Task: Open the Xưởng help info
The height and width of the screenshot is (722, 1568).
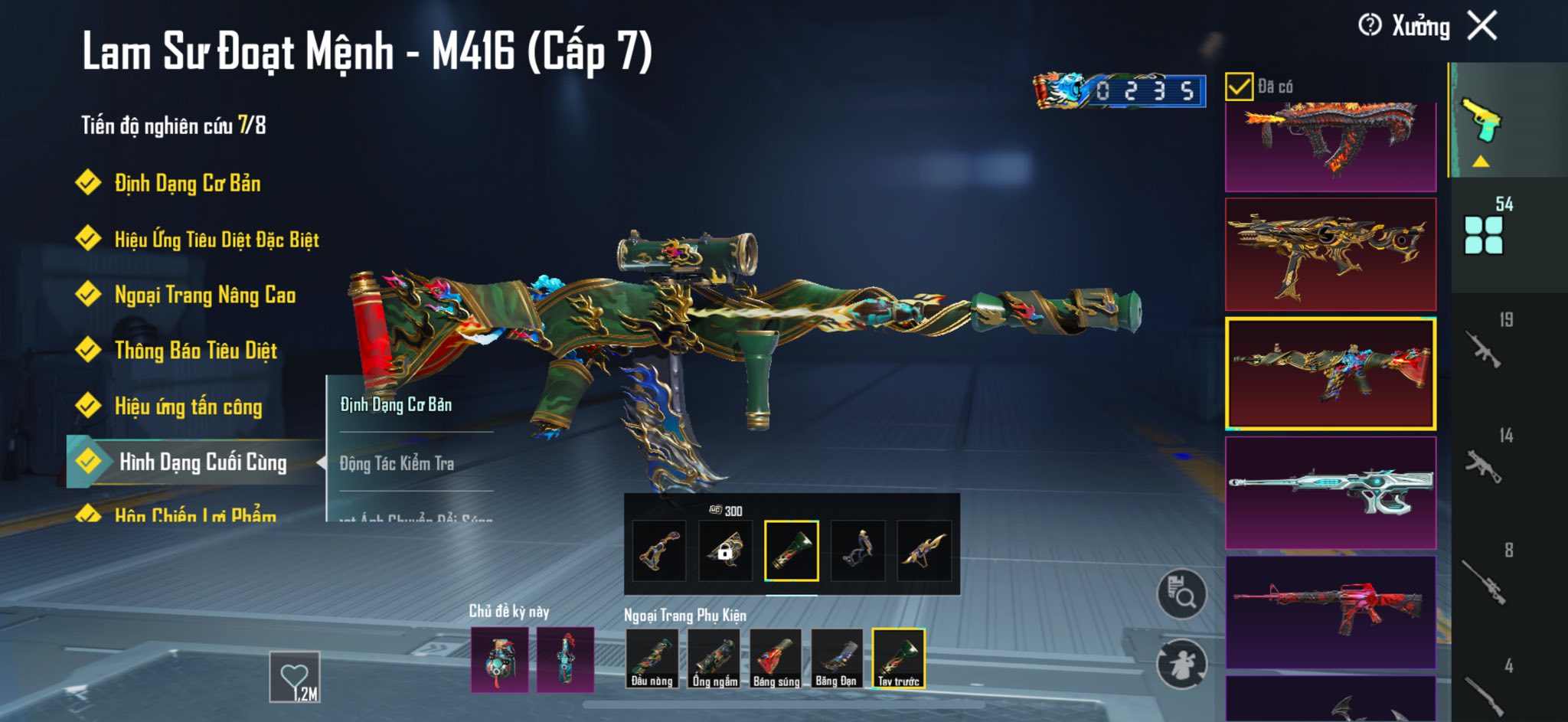Action: click(x=1370, y=26)
